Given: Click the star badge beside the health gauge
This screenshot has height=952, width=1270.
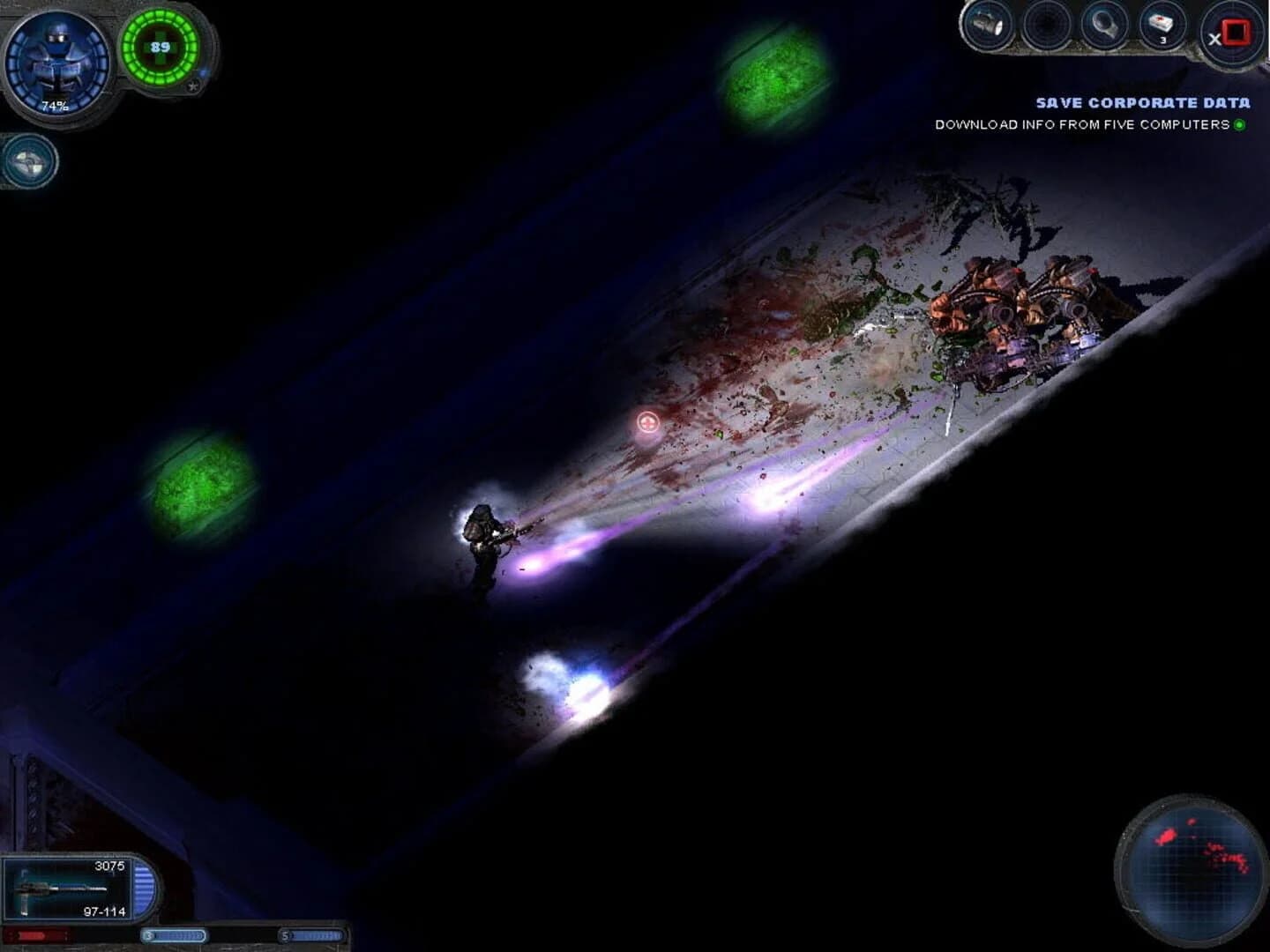Looking at the screenshot, I should click(192, 88).
